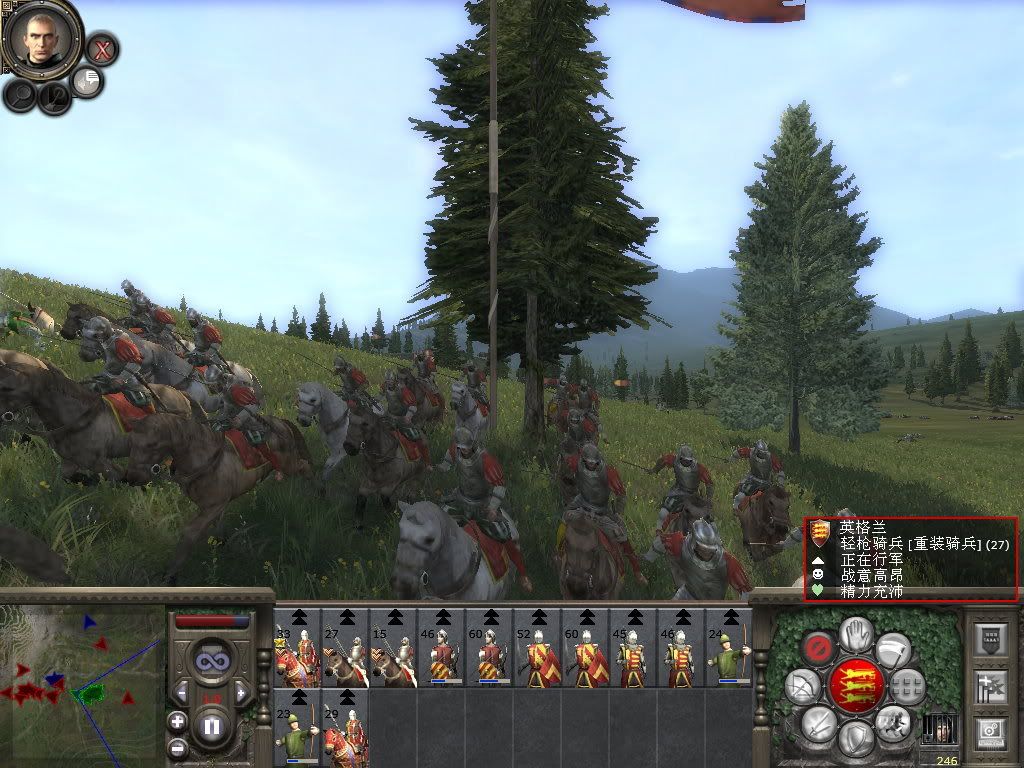The width and height of the screenshot is (1024, 768).
Task: Zoom in the minimap with plus button
Action: (178, 721)
